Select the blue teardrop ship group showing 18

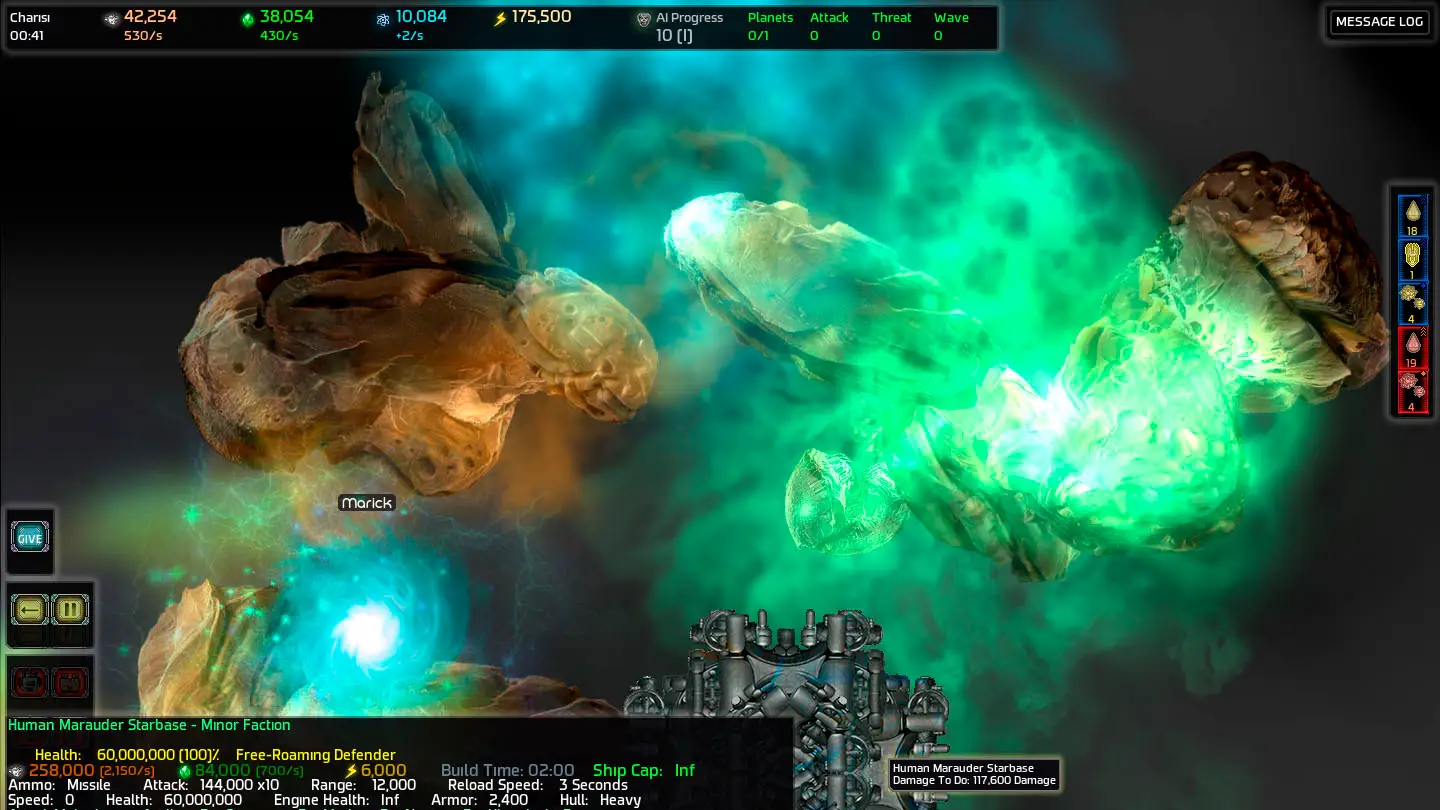coord(1413,216)
